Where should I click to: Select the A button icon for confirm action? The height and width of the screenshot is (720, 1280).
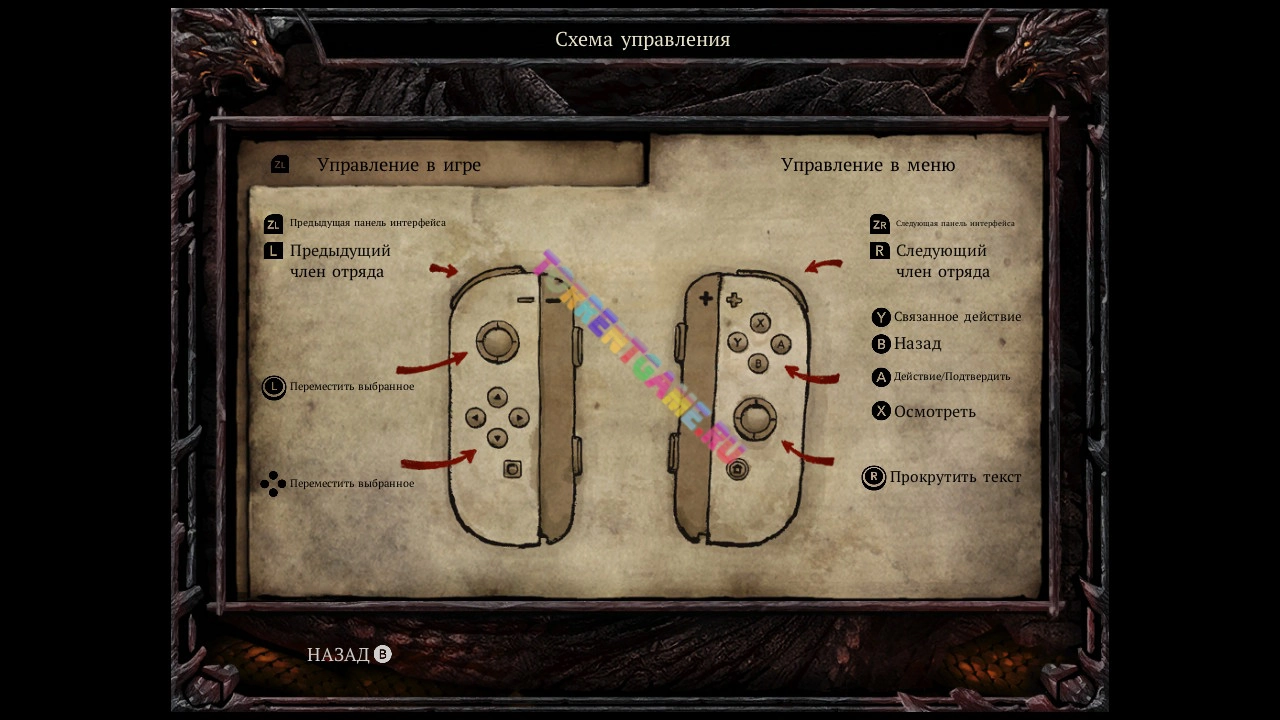click(x=880, y=377)
